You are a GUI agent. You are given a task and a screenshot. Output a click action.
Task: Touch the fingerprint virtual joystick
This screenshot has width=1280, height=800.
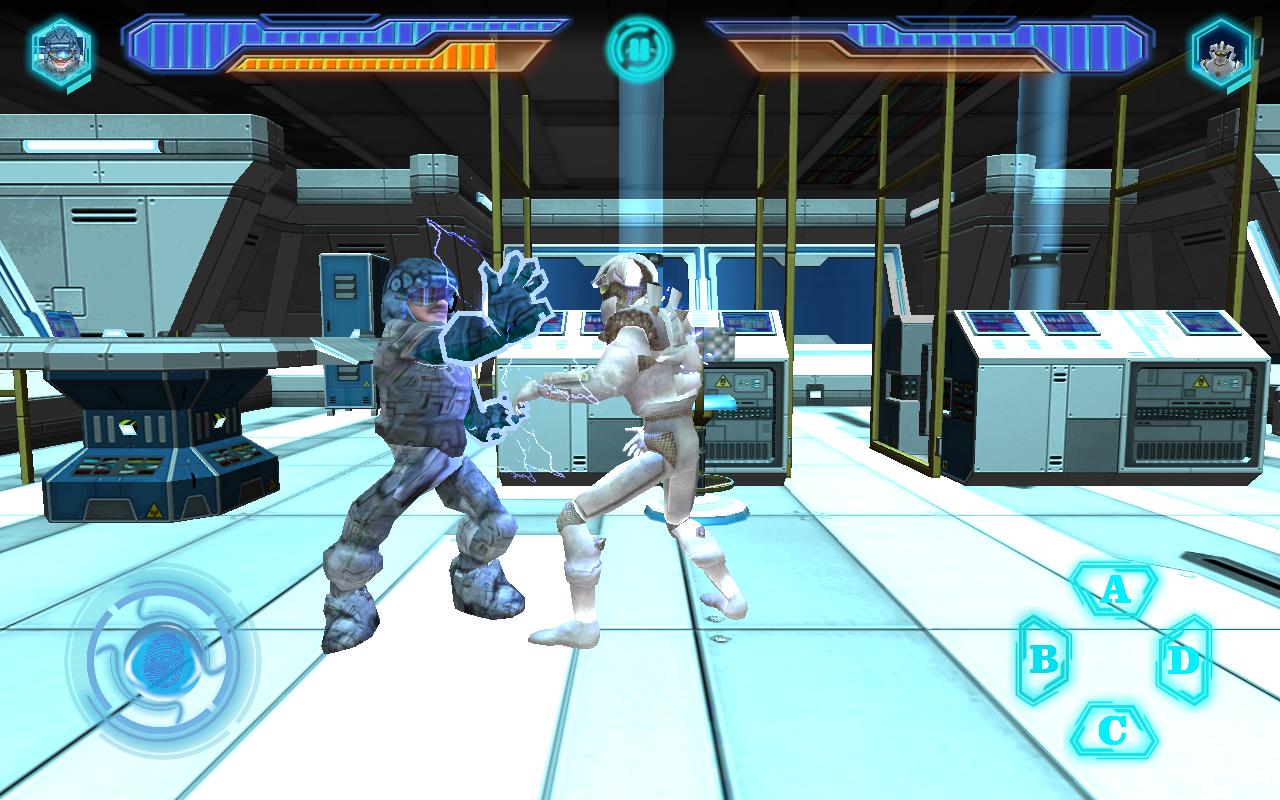[x=162, y=659]
